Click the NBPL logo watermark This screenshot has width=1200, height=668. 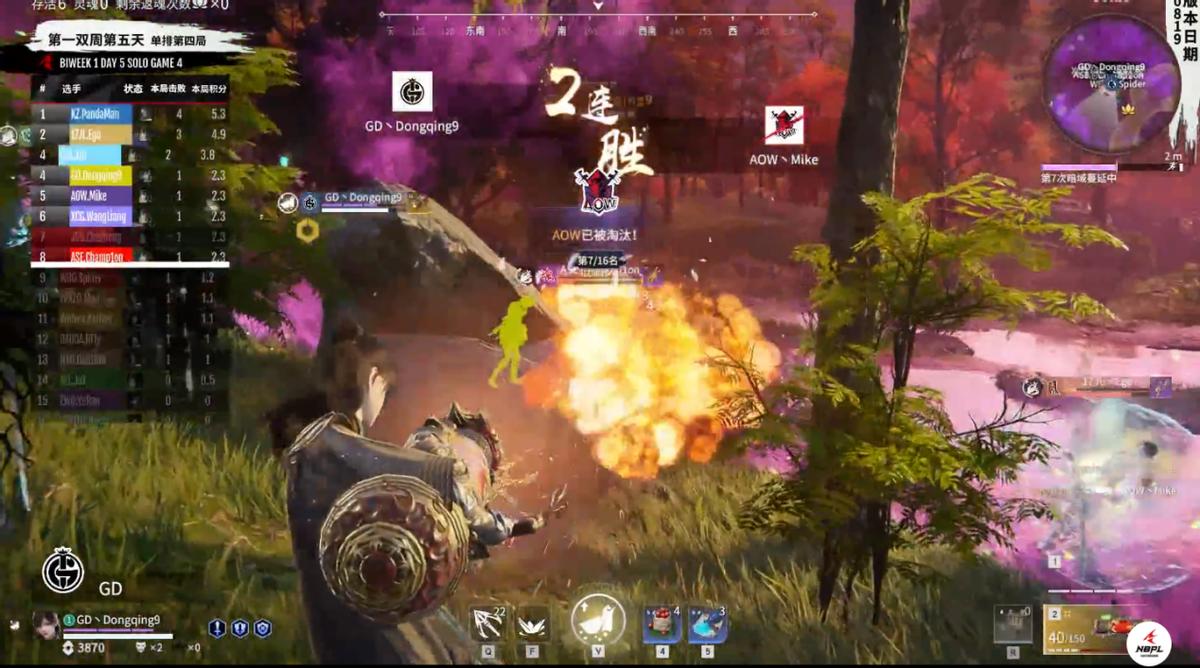click(x=1148, y=643)
